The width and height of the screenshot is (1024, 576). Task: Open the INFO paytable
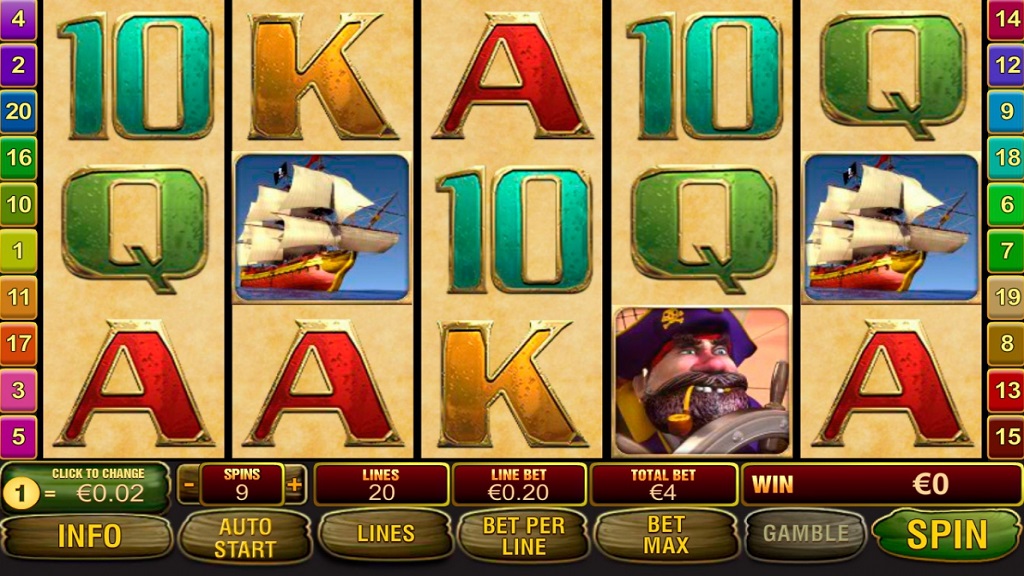[x=89, y=536]
